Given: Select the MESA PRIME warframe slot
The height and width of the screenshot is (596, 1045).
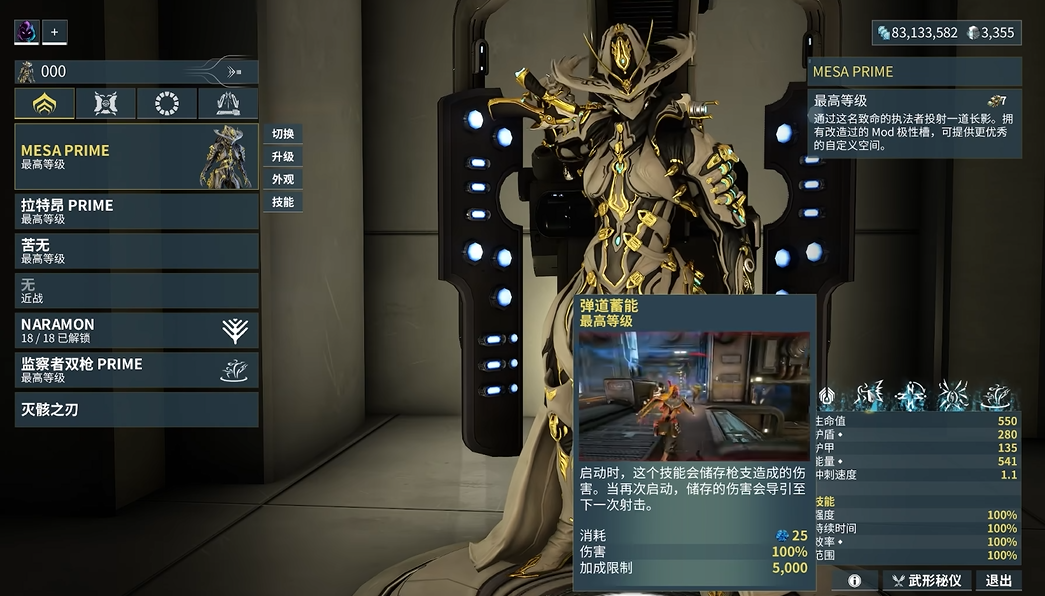Looking at the screenshot, I should pyautogui.click(x=136, y=157).
